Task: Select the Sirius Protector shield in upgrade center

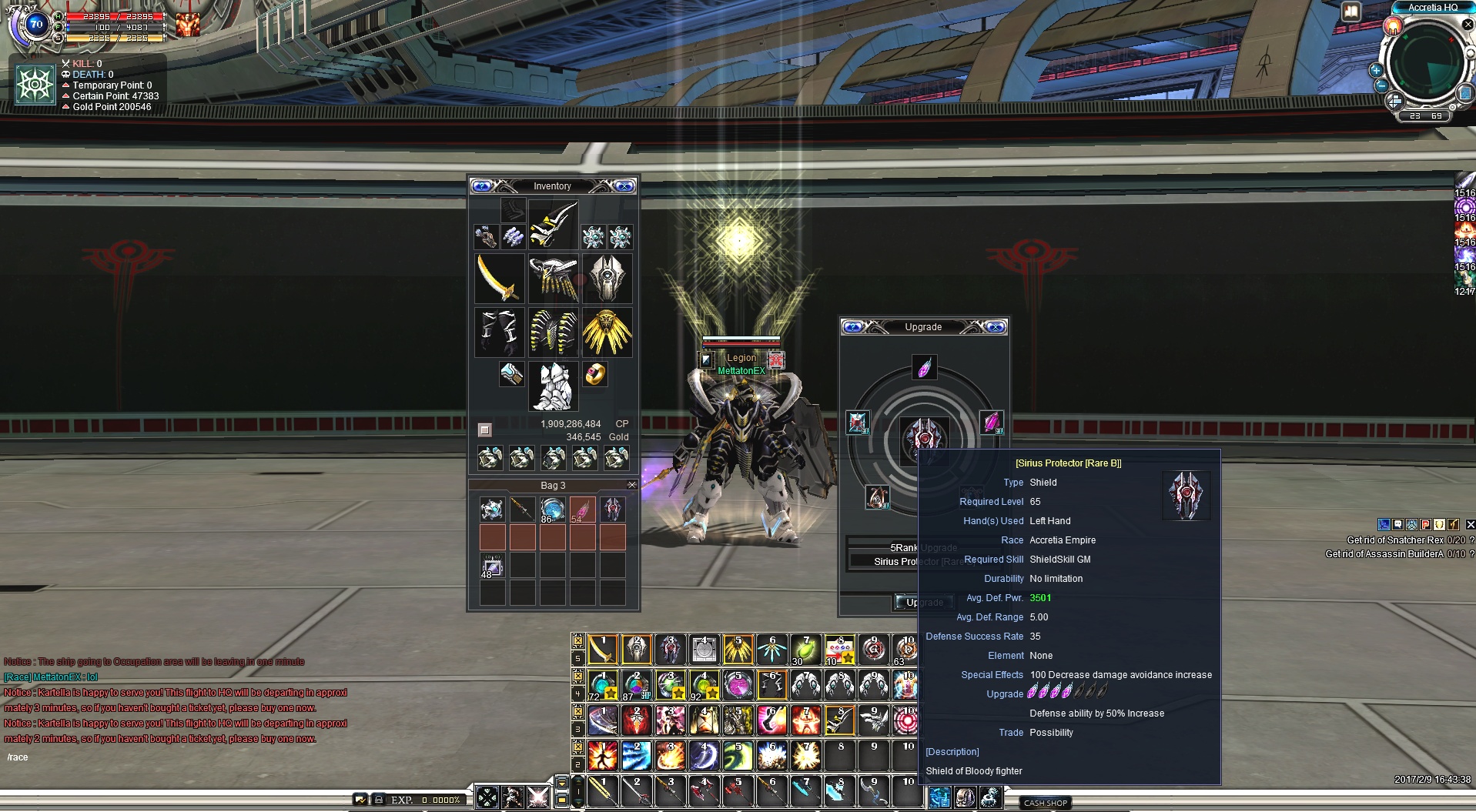Action: (924, 439)
